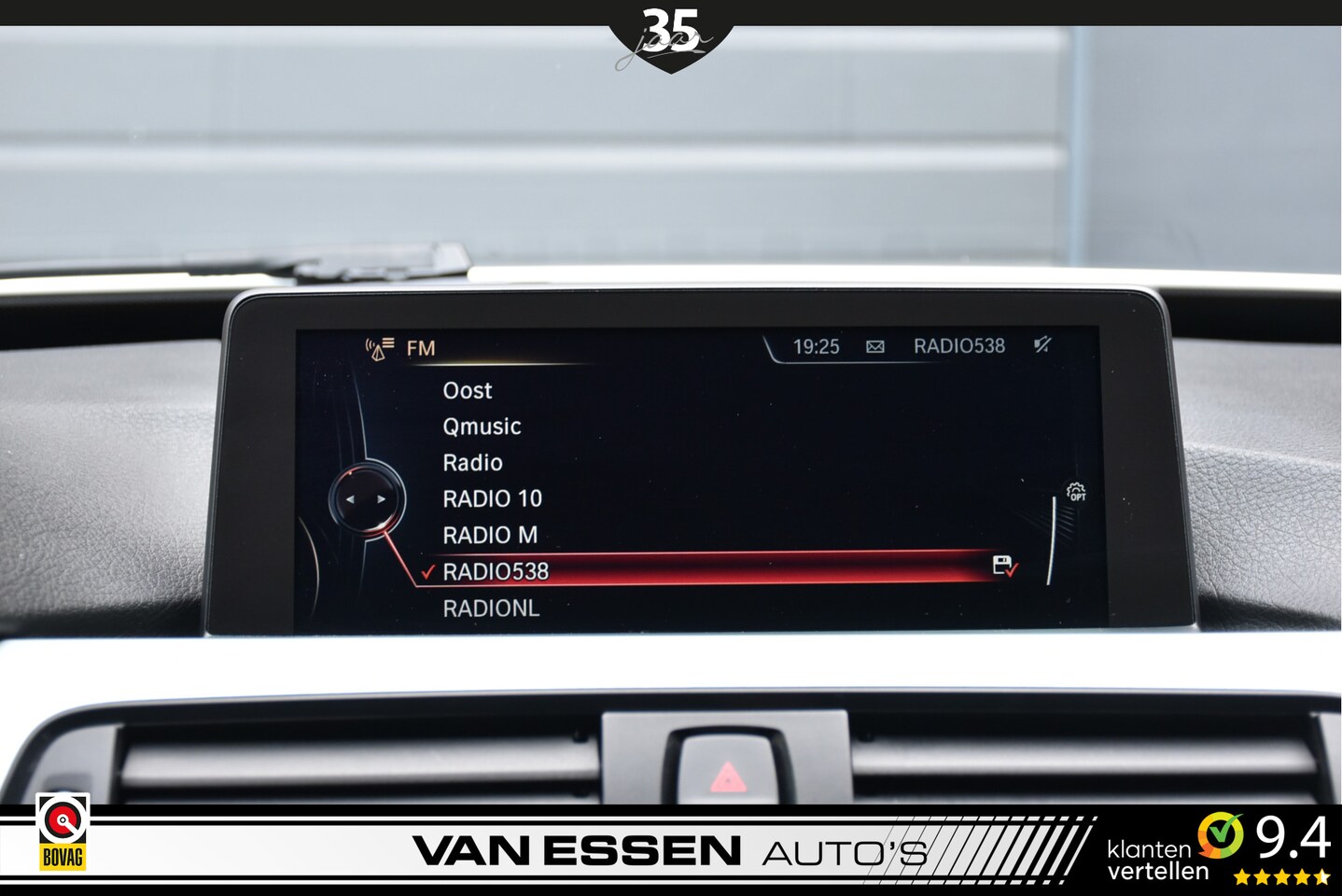1342x896 pixels.
Task: Tune to the RADIO 10 station
Action: point(492,499)
